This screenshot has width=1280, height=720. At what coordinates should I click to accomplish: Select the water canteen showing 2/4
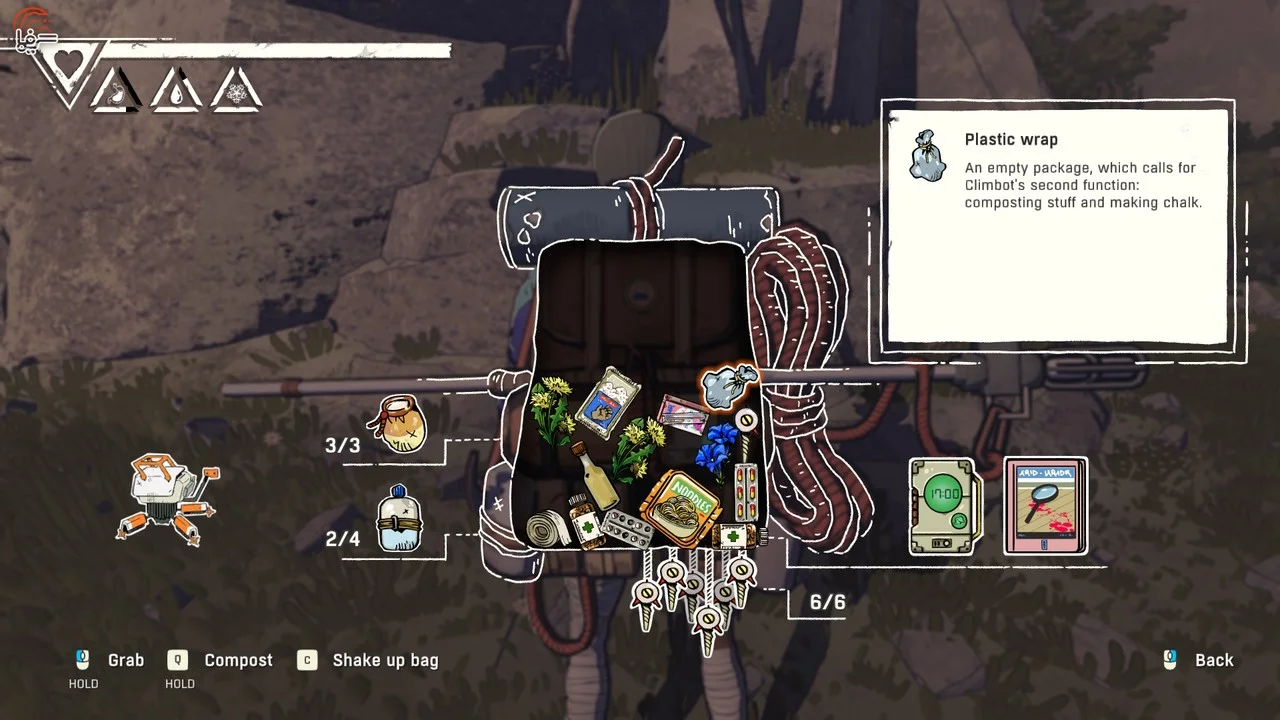(x=399, y=520)
